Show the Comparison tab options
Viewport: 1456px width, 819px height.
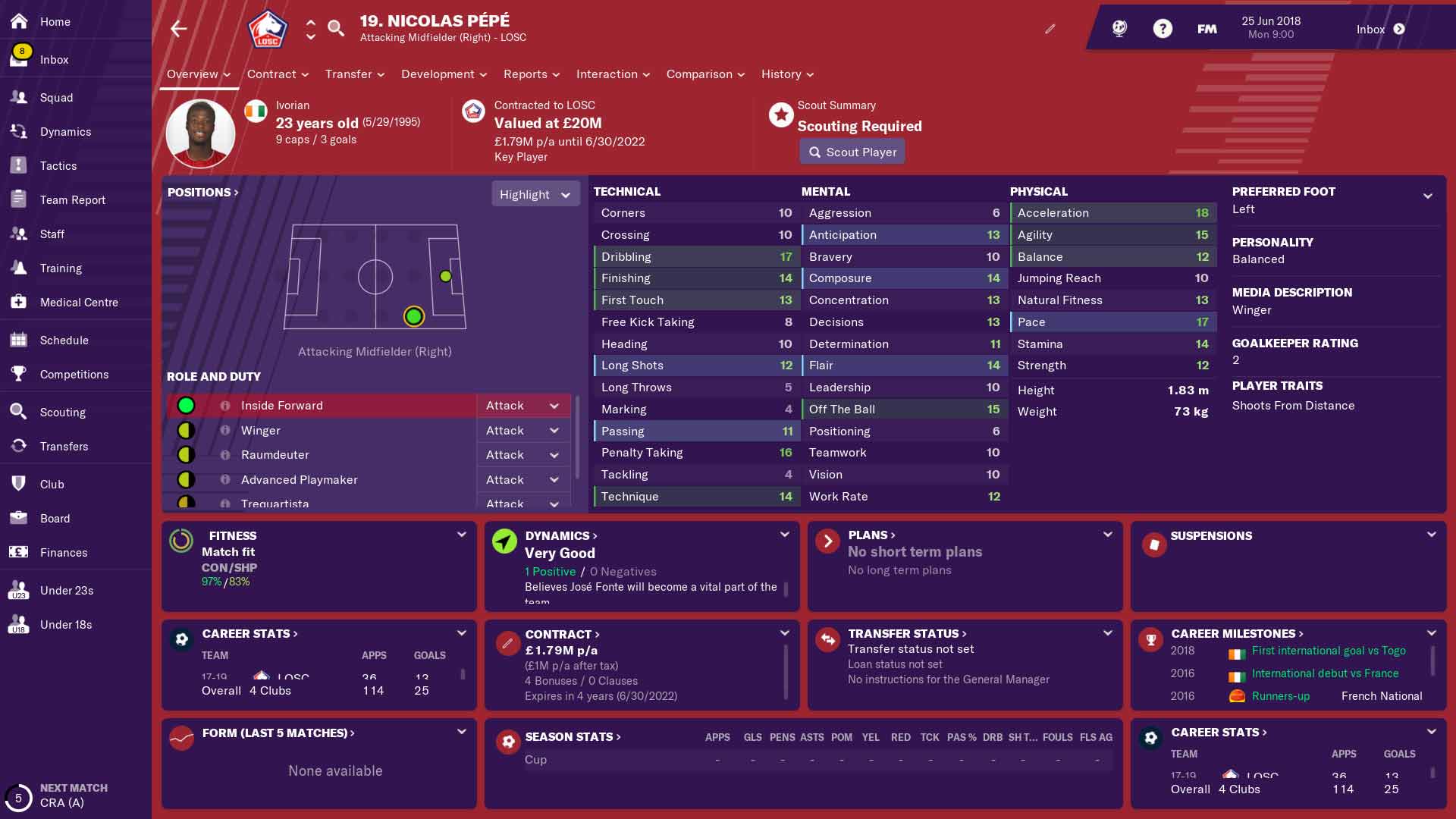[705, 74]
